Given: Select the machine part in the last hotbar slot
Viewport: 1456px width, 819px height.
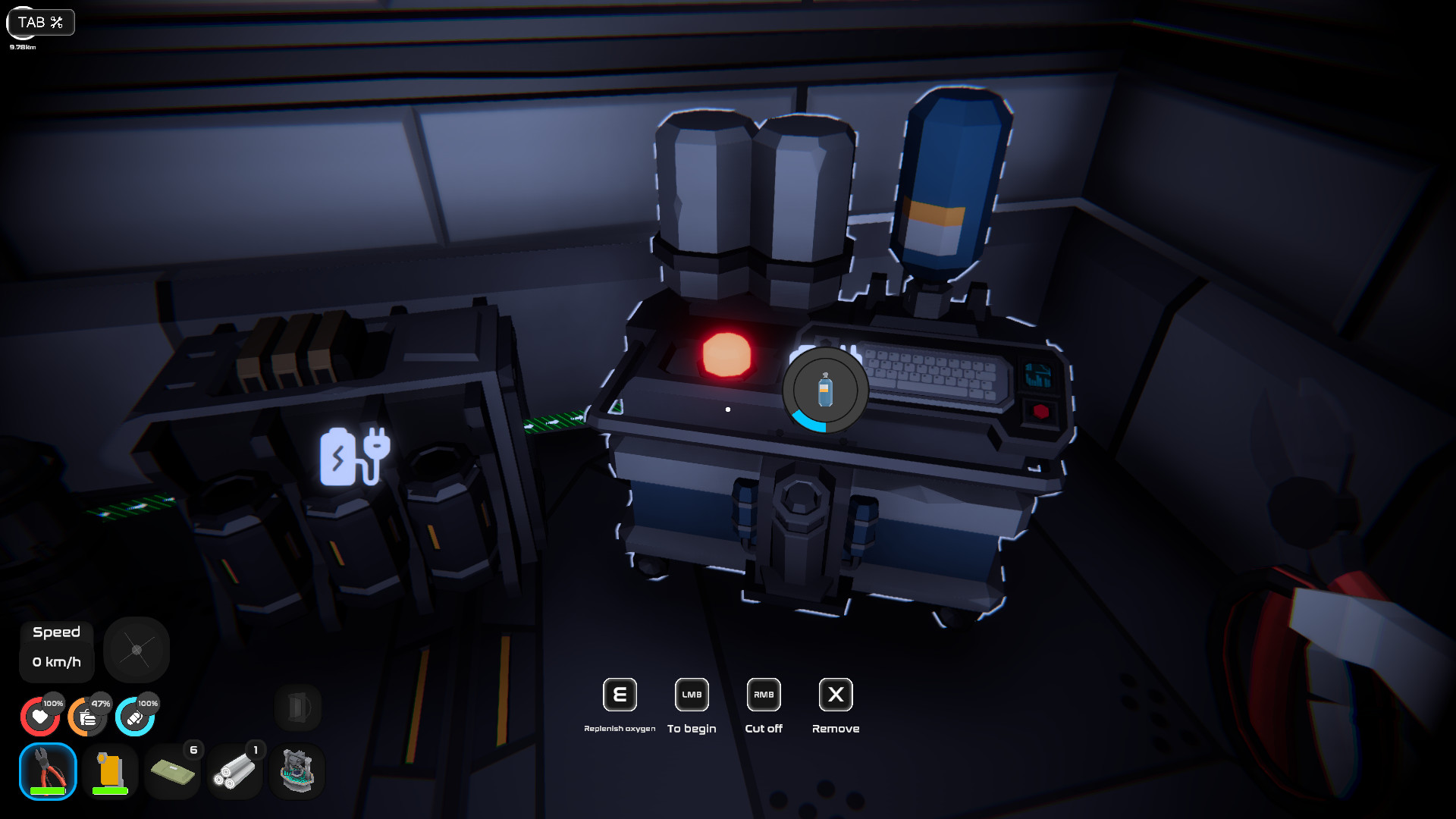Looking at the screenshot, I should point(297,771).
